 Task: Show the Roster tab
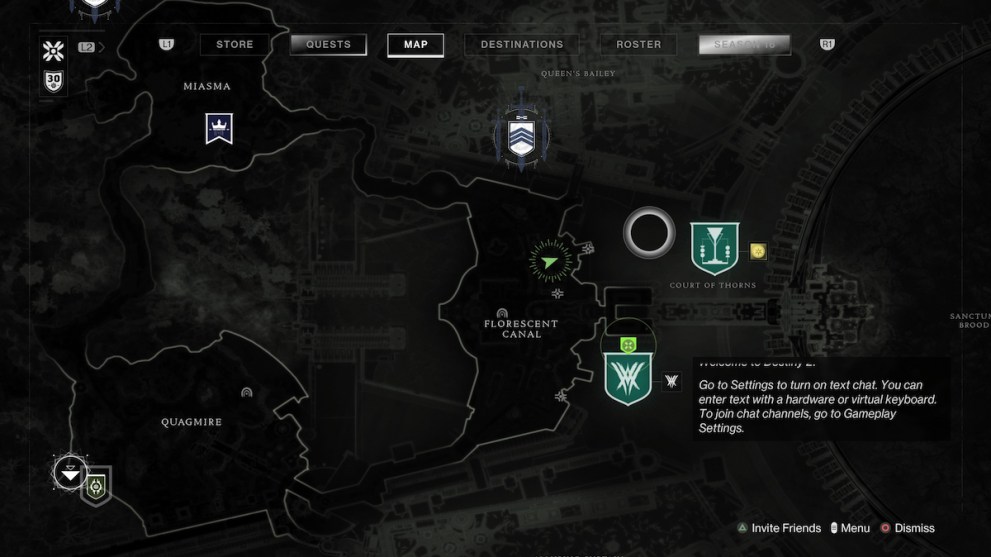point(638,44)
